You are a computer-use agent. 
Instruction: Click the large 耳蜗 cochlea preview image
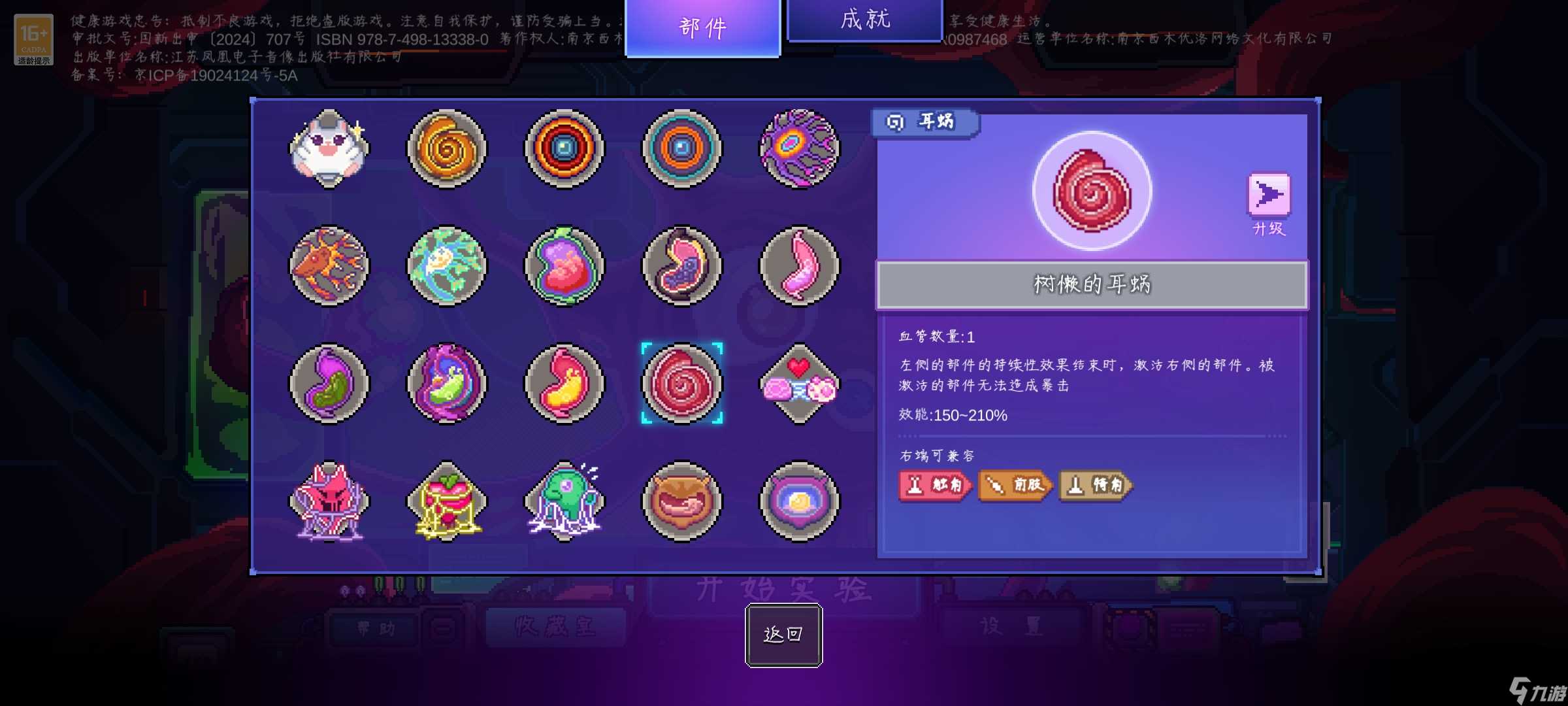coord(1092,190)
